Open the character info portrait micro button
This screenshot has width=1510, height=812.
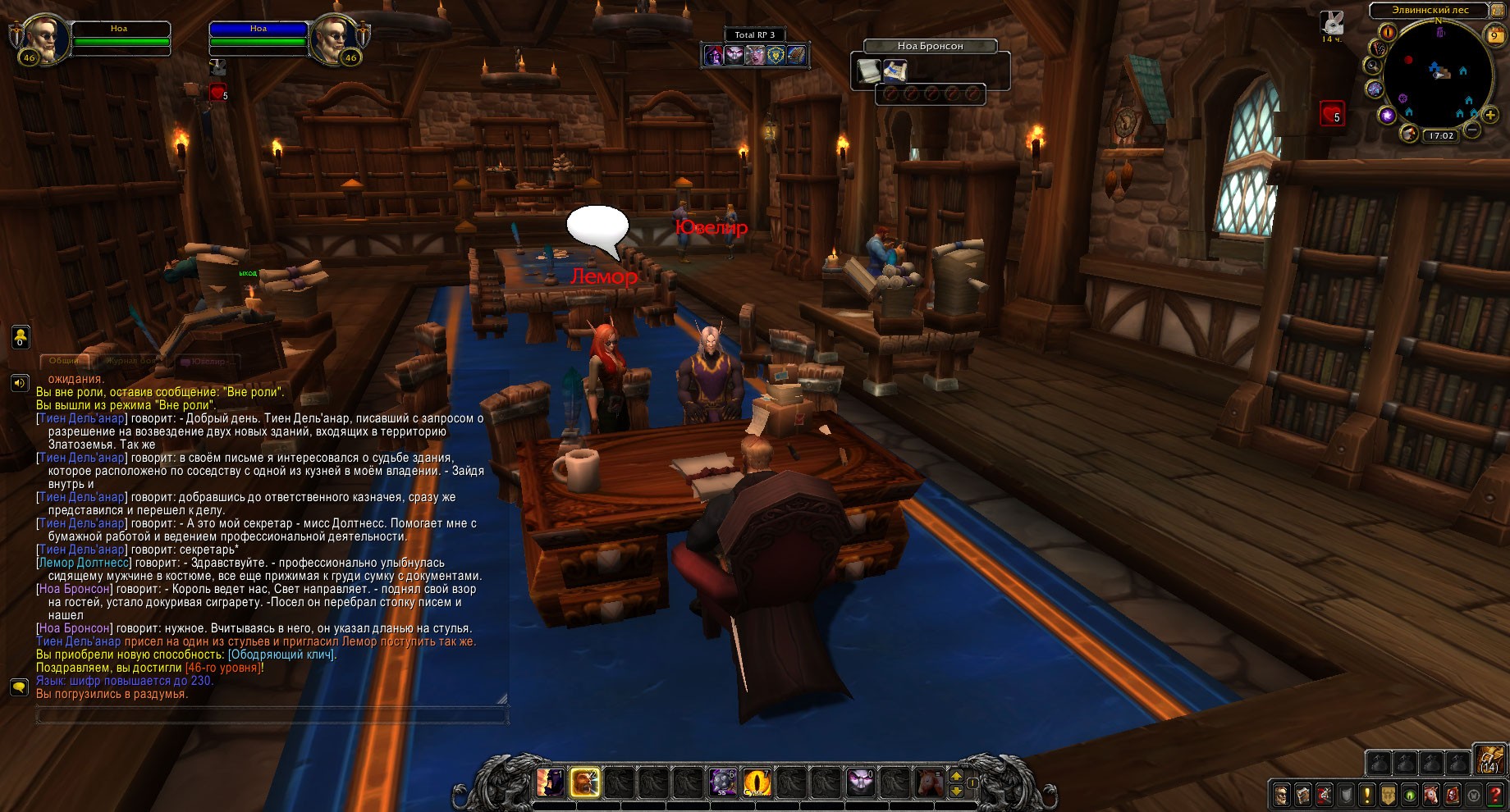pos(1281,795)
